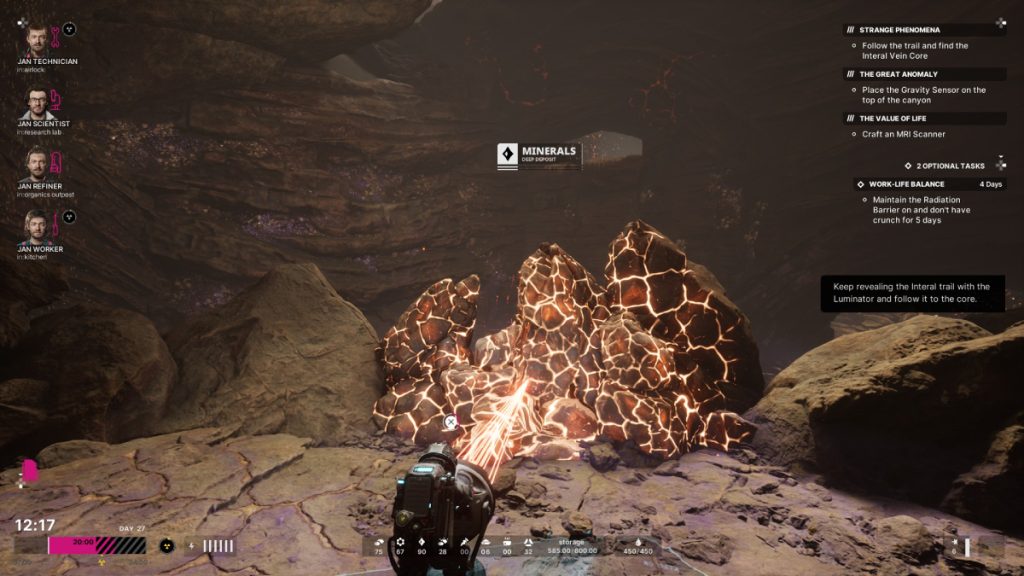This screenshot has width=1024, height=576.
Task: Click the Minerals deep deposit marker
Action: pos(540,155)
